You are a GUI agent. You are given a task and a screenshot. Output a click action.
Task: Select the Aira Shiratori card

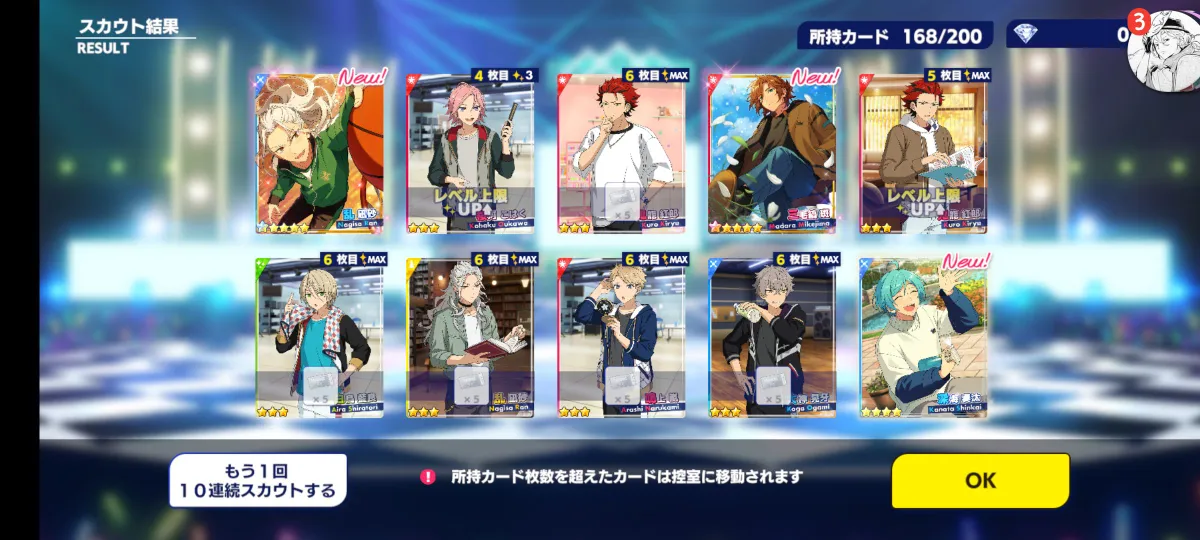[320, 335]
